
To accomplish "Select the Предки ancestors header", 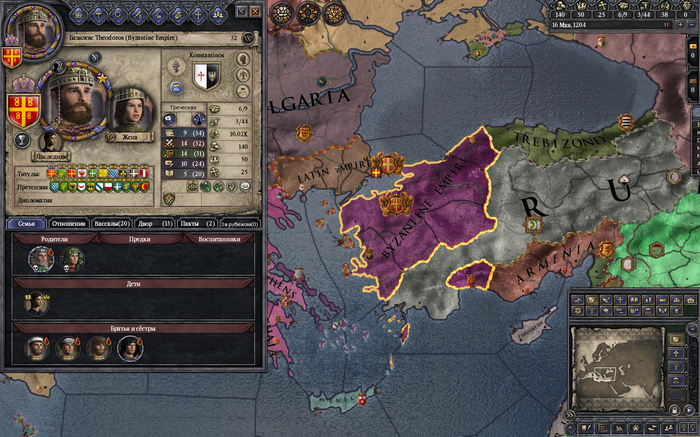I will 138,239.
